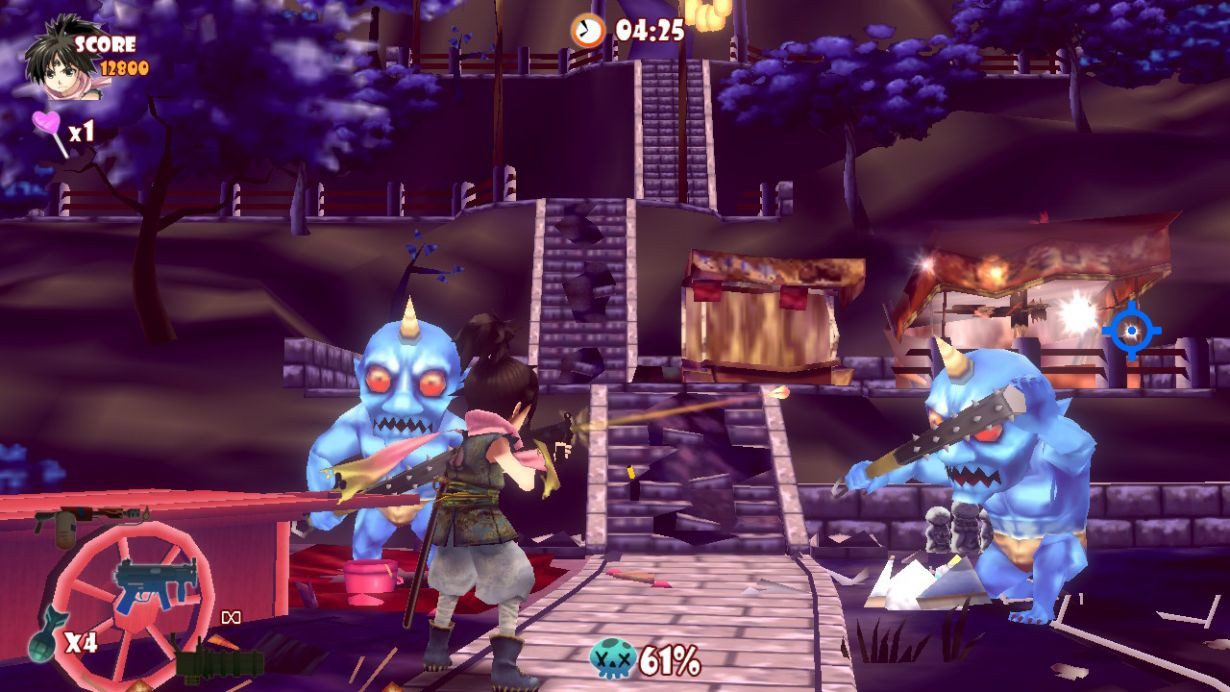The width and height of the screenshot is (1230, 692).
Task: Click the orange clock timer icon
Action: coord(588,29)
